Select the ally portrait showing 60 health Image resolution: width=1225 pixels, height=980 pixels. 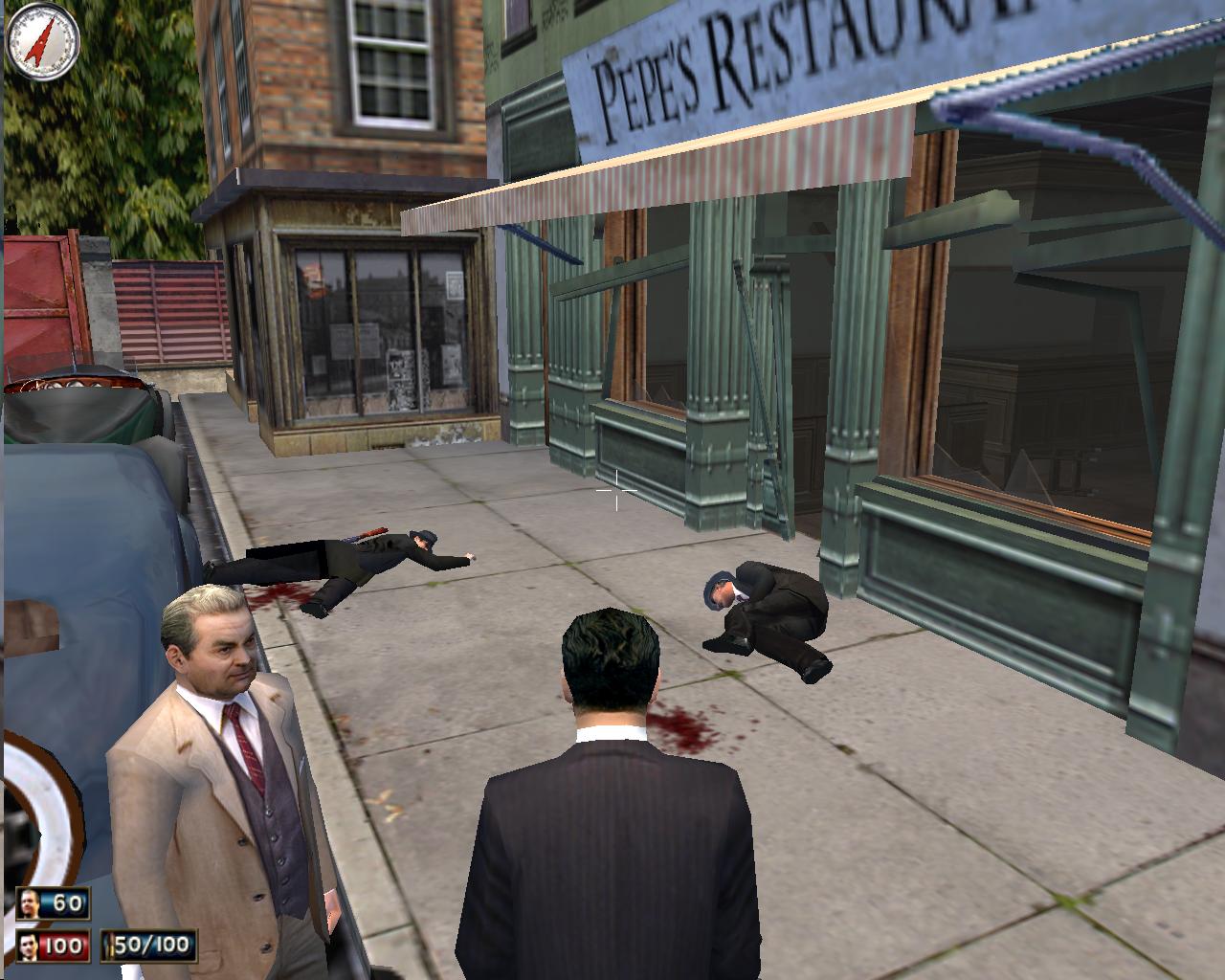point(31,903)
